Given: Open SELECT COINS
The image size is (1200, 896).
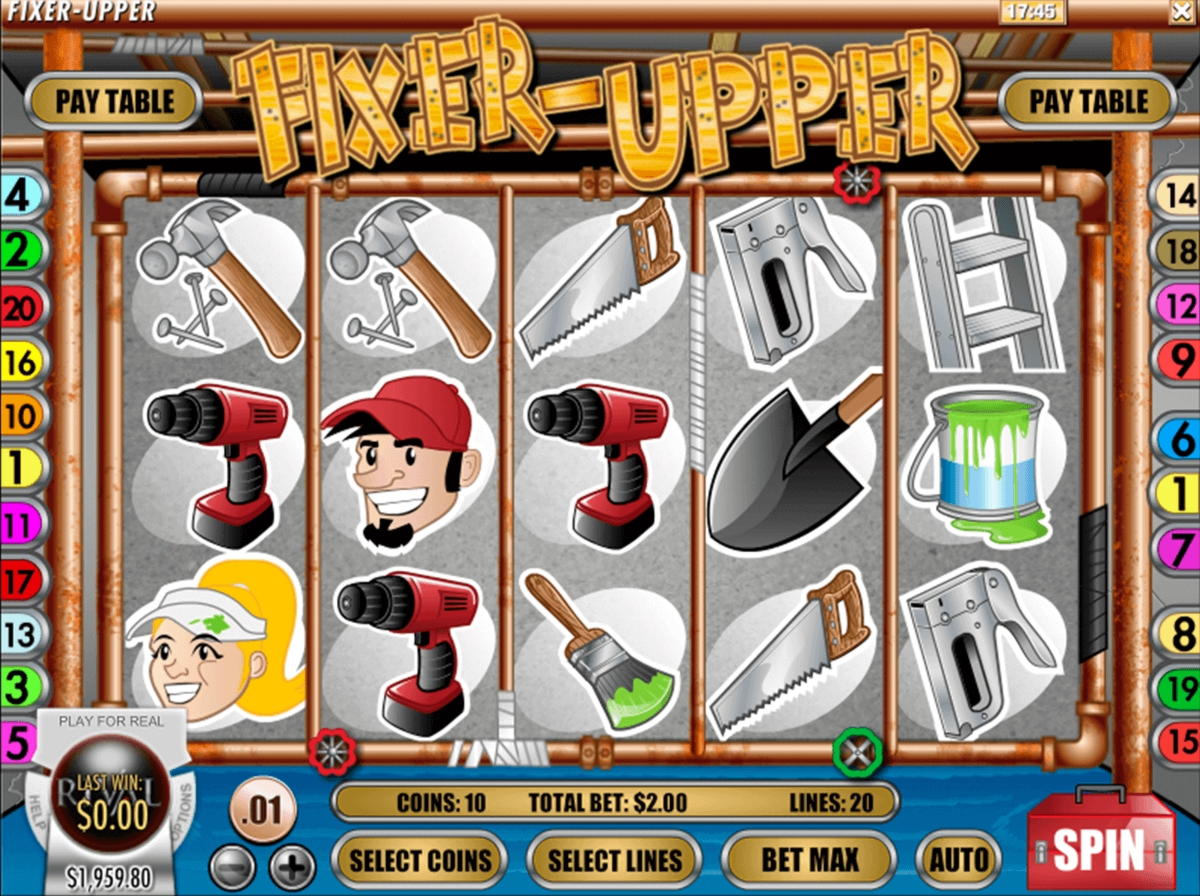Looking at the screenshot, I should pyautogui.click(x=419, y=860).
